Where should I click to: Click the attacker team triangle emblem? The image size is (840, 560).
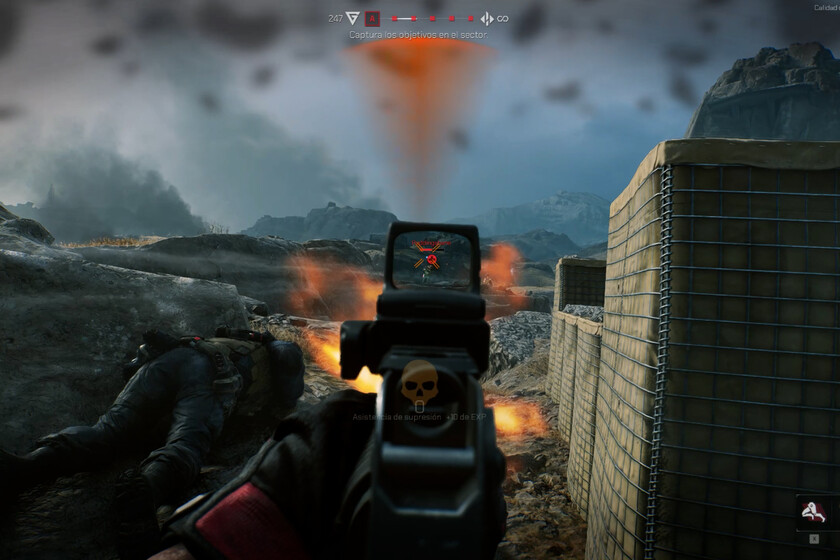(x=352, y=18)
